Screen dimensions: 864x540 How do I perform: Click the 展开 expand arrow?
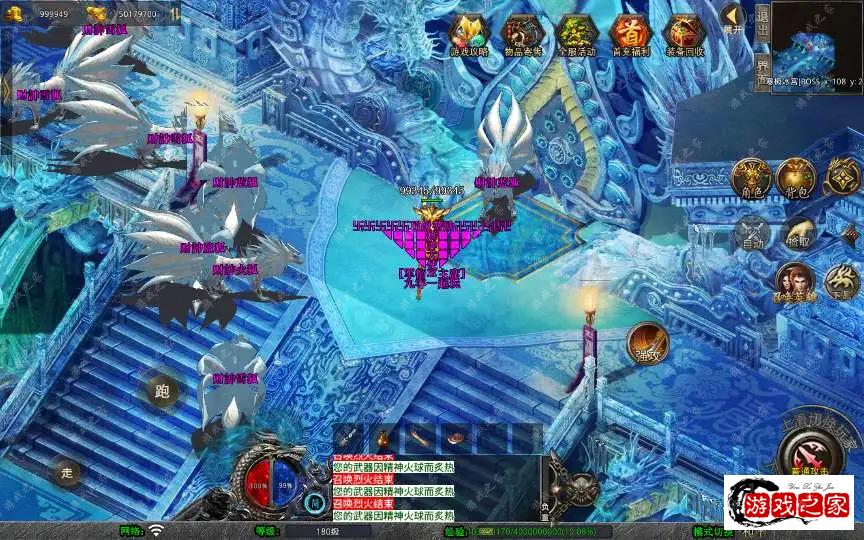(733, 20)
